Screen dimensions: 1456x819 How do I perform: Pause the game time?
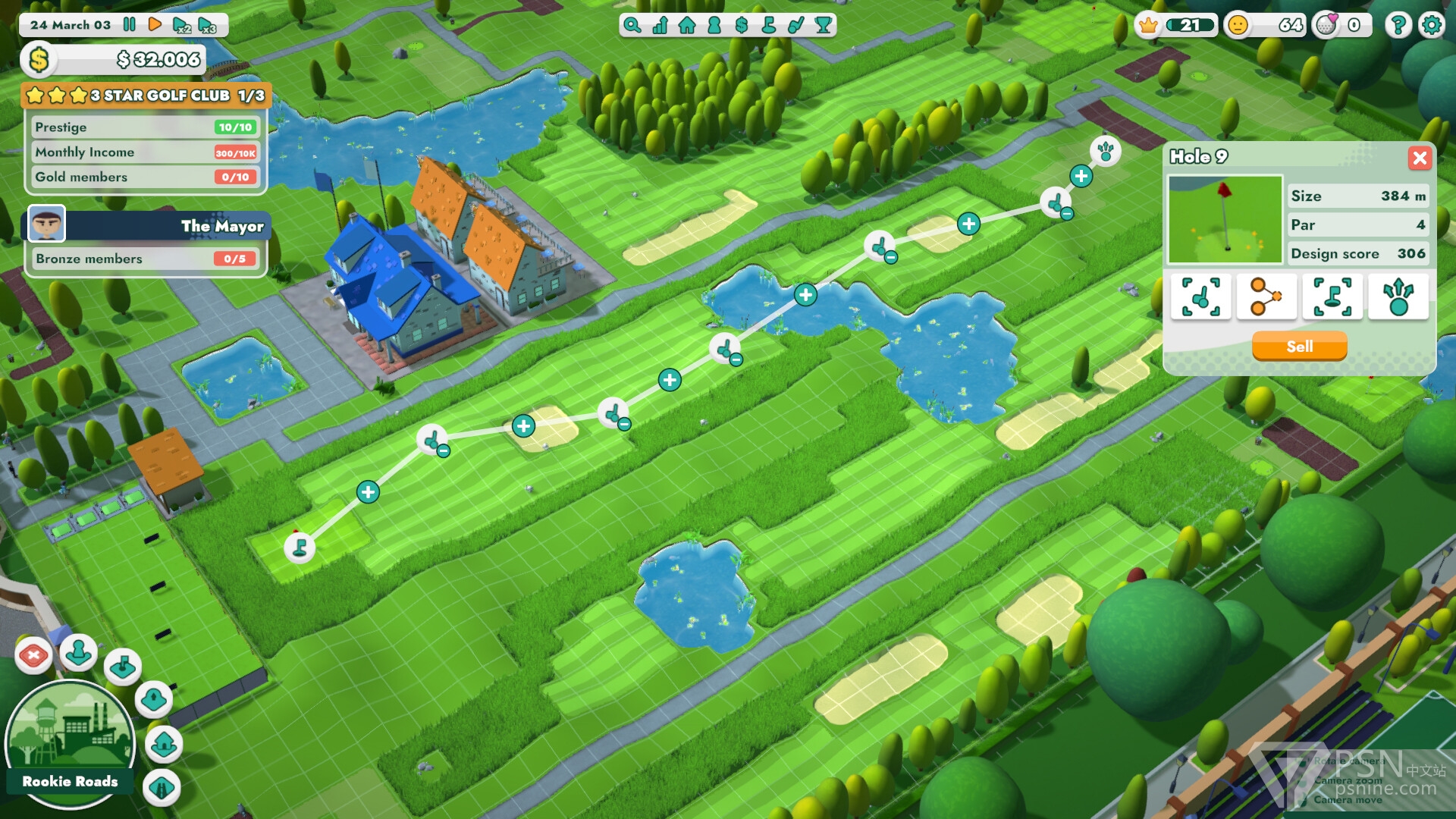click(x=130, y=24)
